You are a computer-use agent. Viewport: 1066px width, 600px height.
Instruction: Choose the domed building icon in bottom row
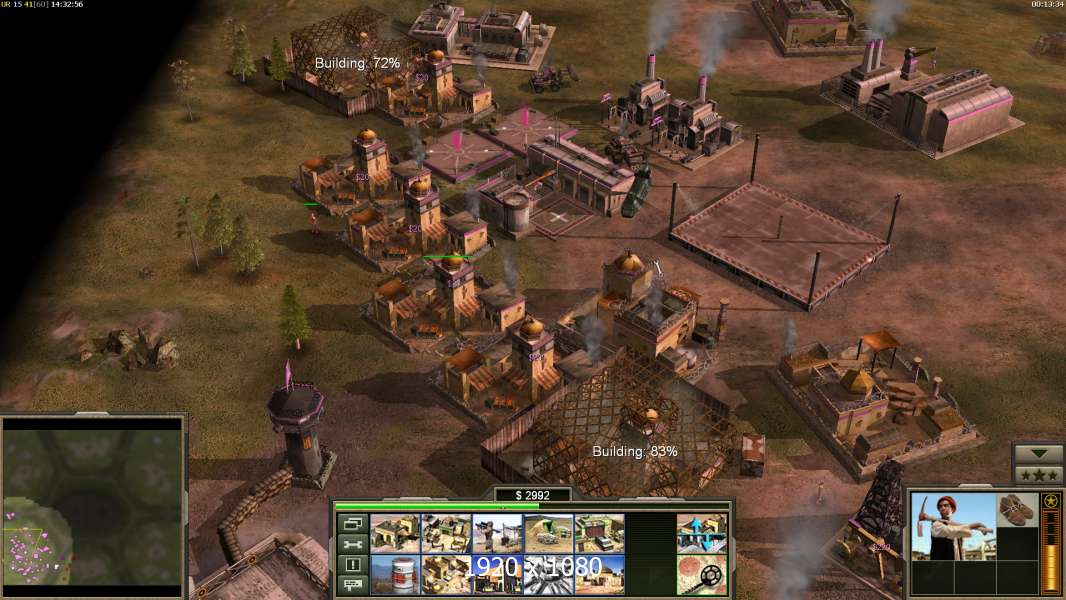pos(599,574)
